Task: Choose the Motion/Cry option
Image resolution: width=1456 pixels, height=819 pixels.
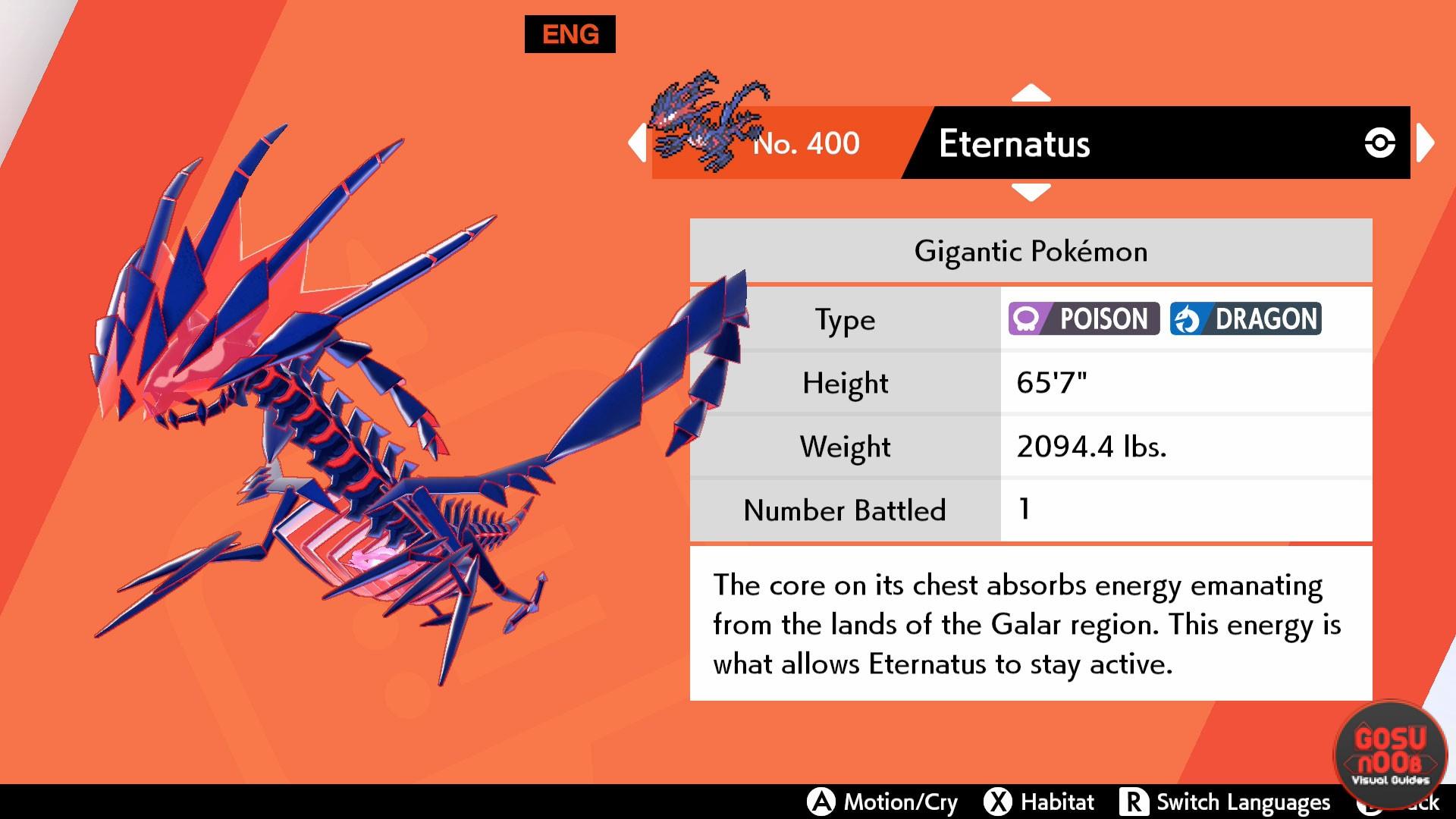Action: click(x=883, y=802)
